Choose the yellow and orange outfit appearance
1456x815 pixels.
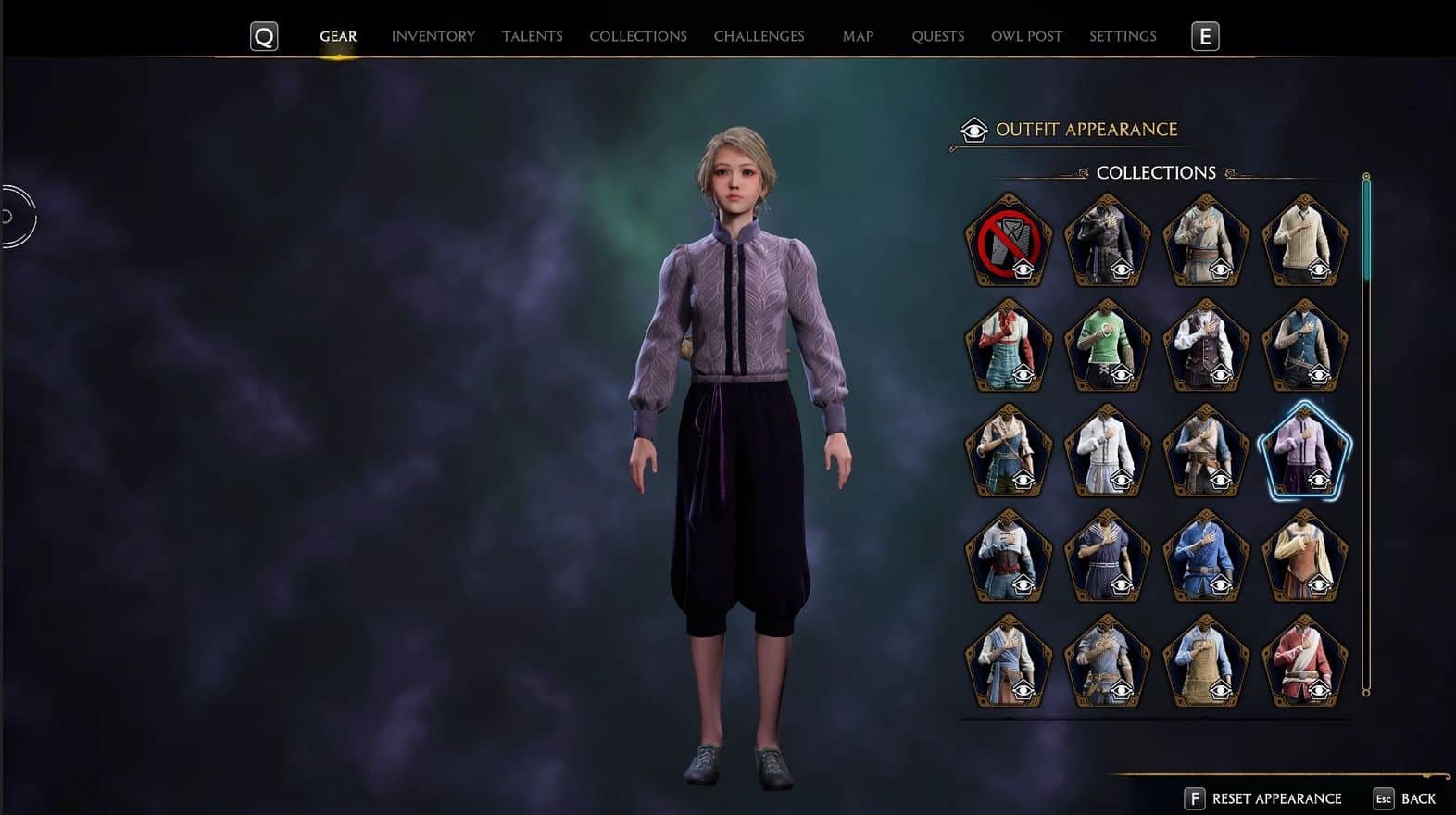[x=1305, y=556]
